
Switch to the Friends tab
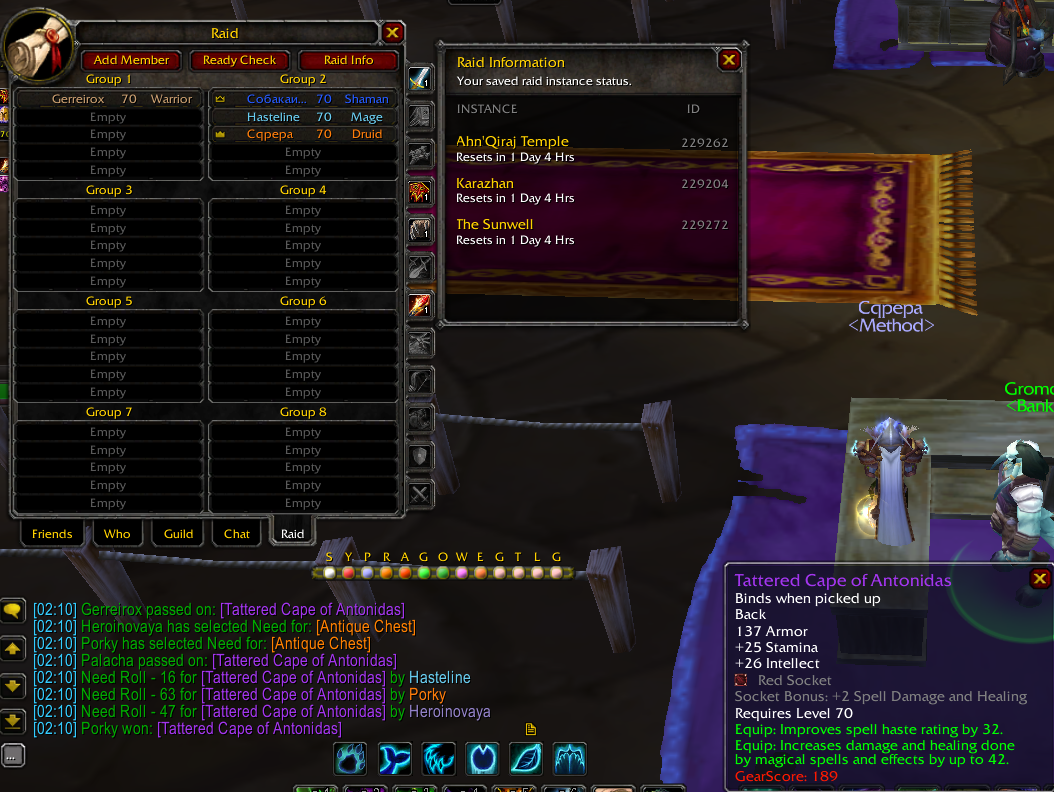(52, 534)
